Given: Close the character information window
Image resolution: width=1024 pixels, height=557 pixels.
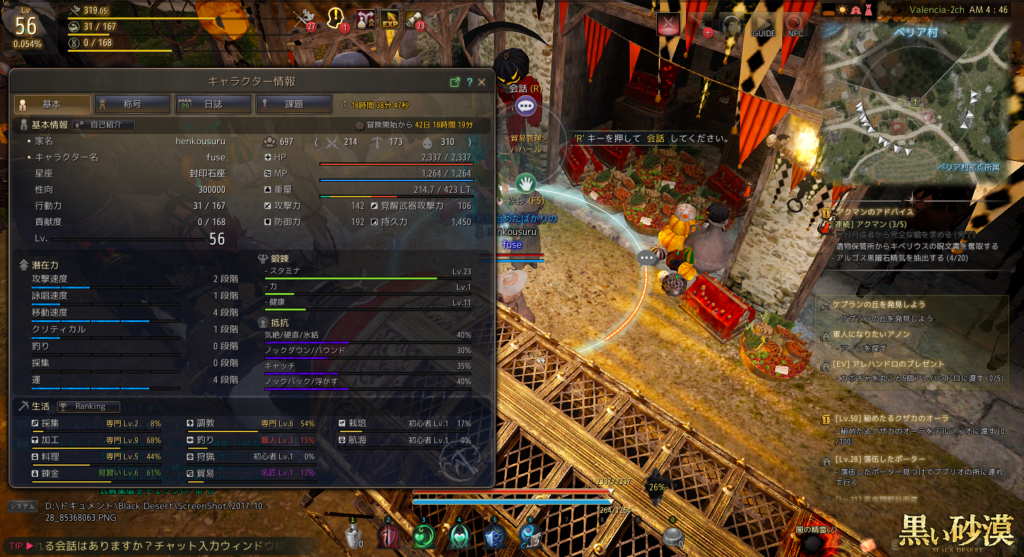Looking at the screenshot, I should tap(482, 82).
